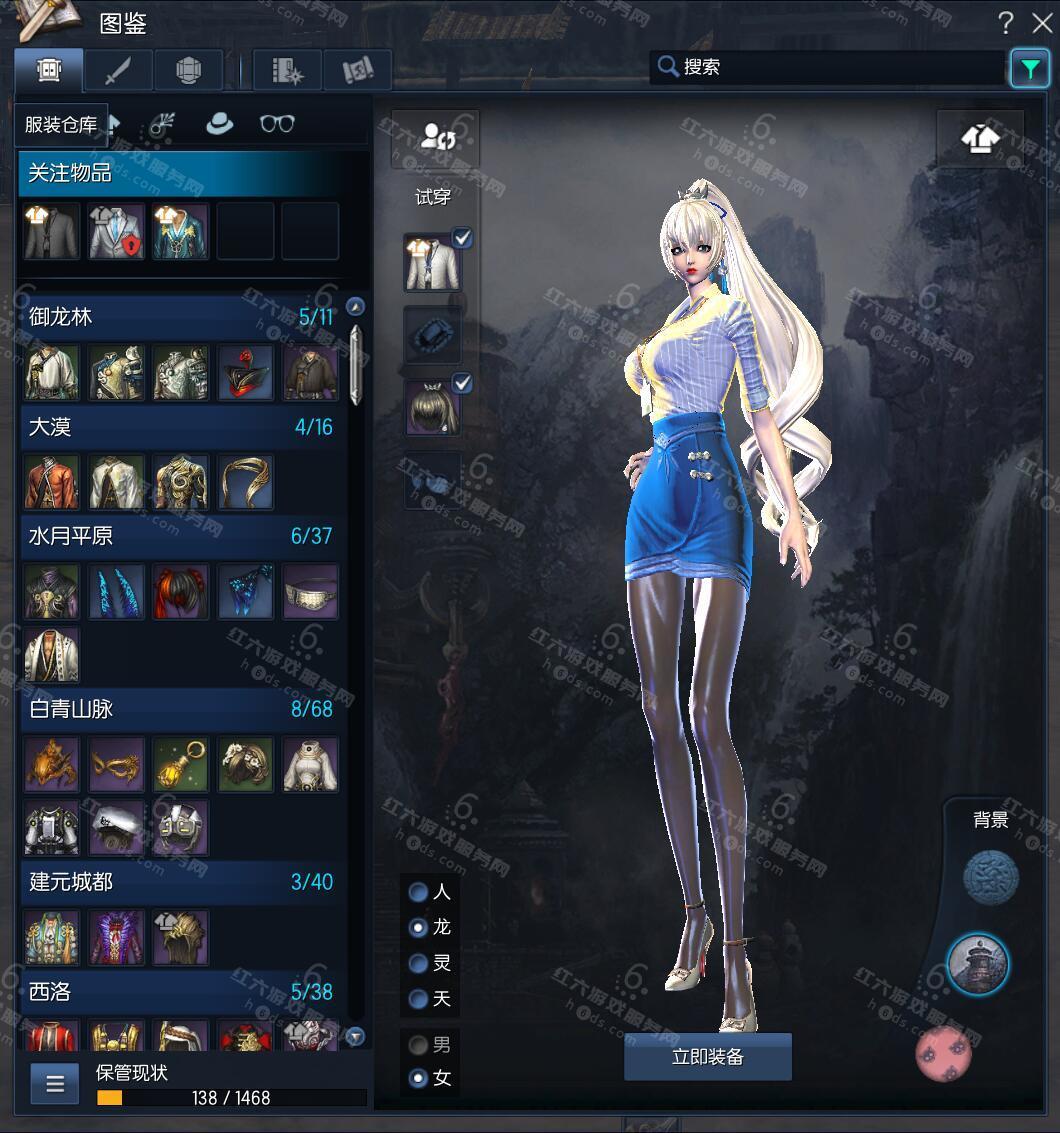The width and height of the screenshot is (1060, 1133).
Task: Select the glasses category icon
Action: pyautogui.click(x=277, y=123)
